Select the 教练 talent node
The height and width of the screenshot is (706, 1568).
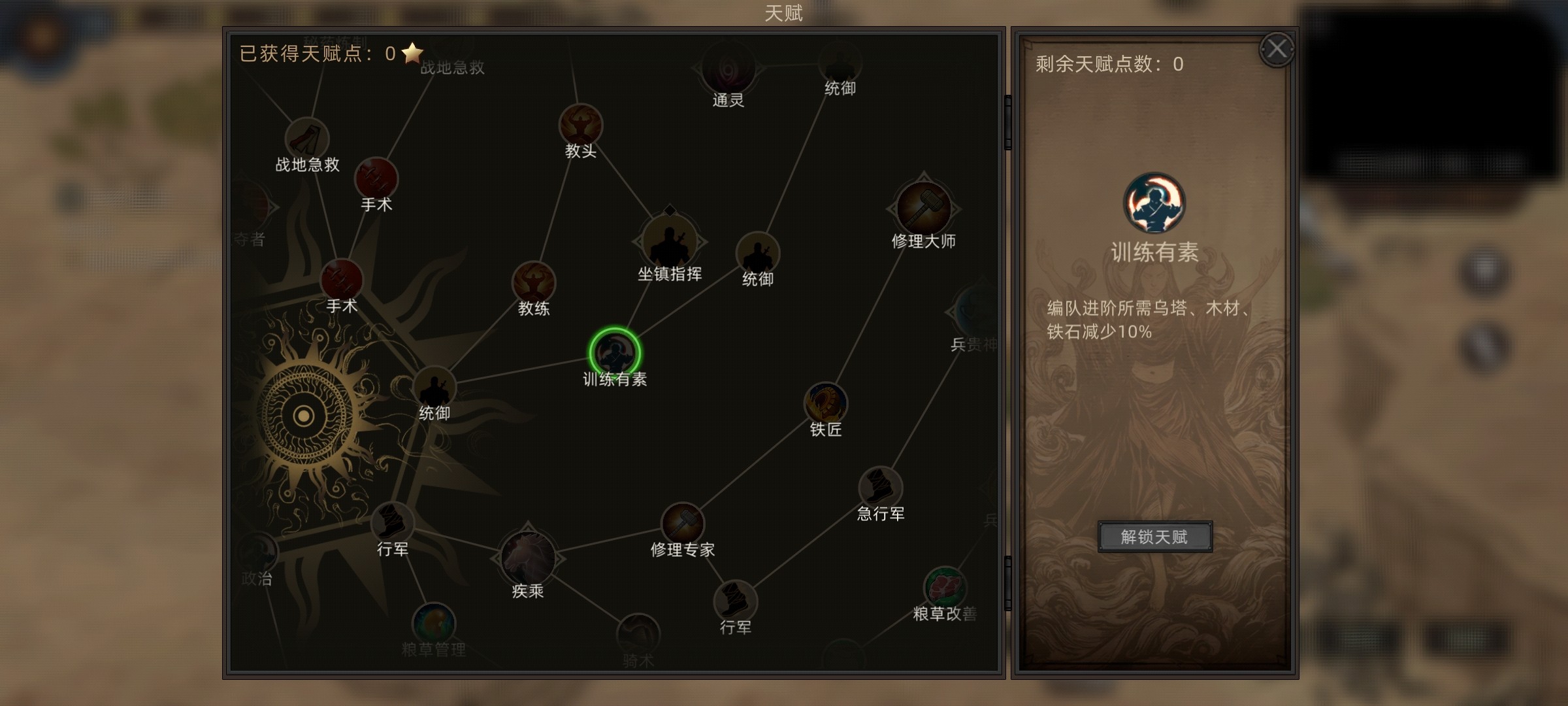(x=534, y=283)
